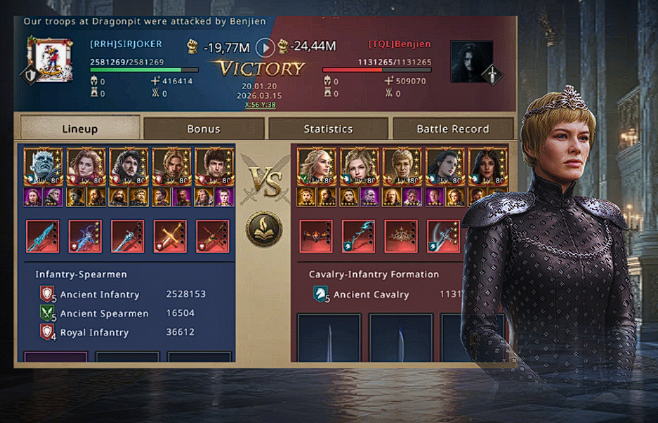Image resolution: width=658 pixels, height=423 pixels.
Task: Click the attacker name [RRH]SIRJOKER
Action: 125,44
